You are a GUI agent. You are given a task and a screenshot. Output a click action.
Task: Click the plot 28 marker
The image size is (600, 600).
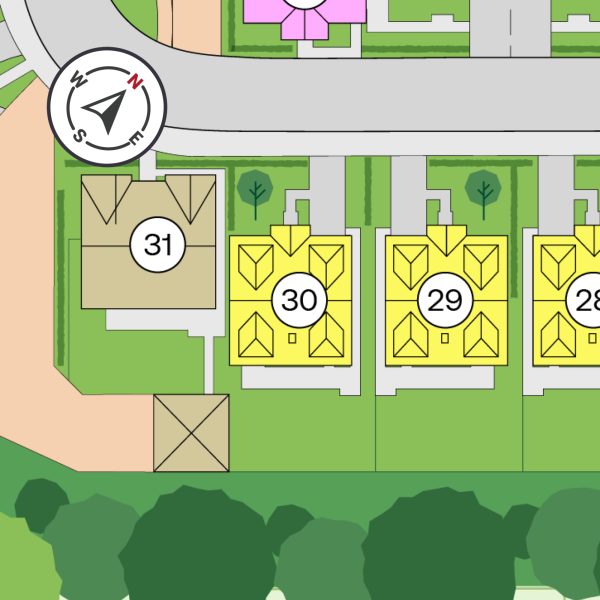pos(587,300)
